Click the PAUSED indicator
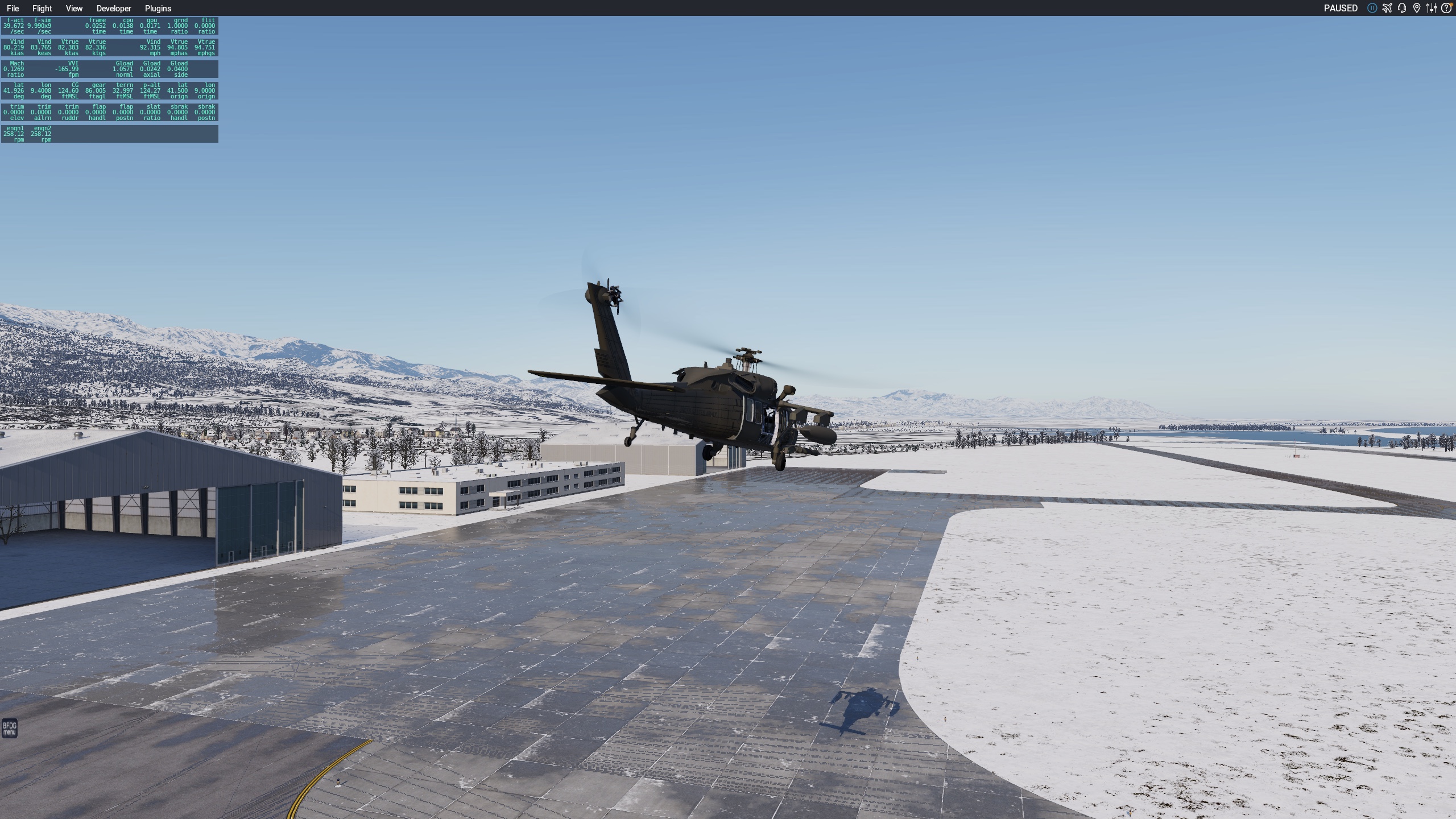This screenshot has height=819, width=1456. tap(1341, 8)
